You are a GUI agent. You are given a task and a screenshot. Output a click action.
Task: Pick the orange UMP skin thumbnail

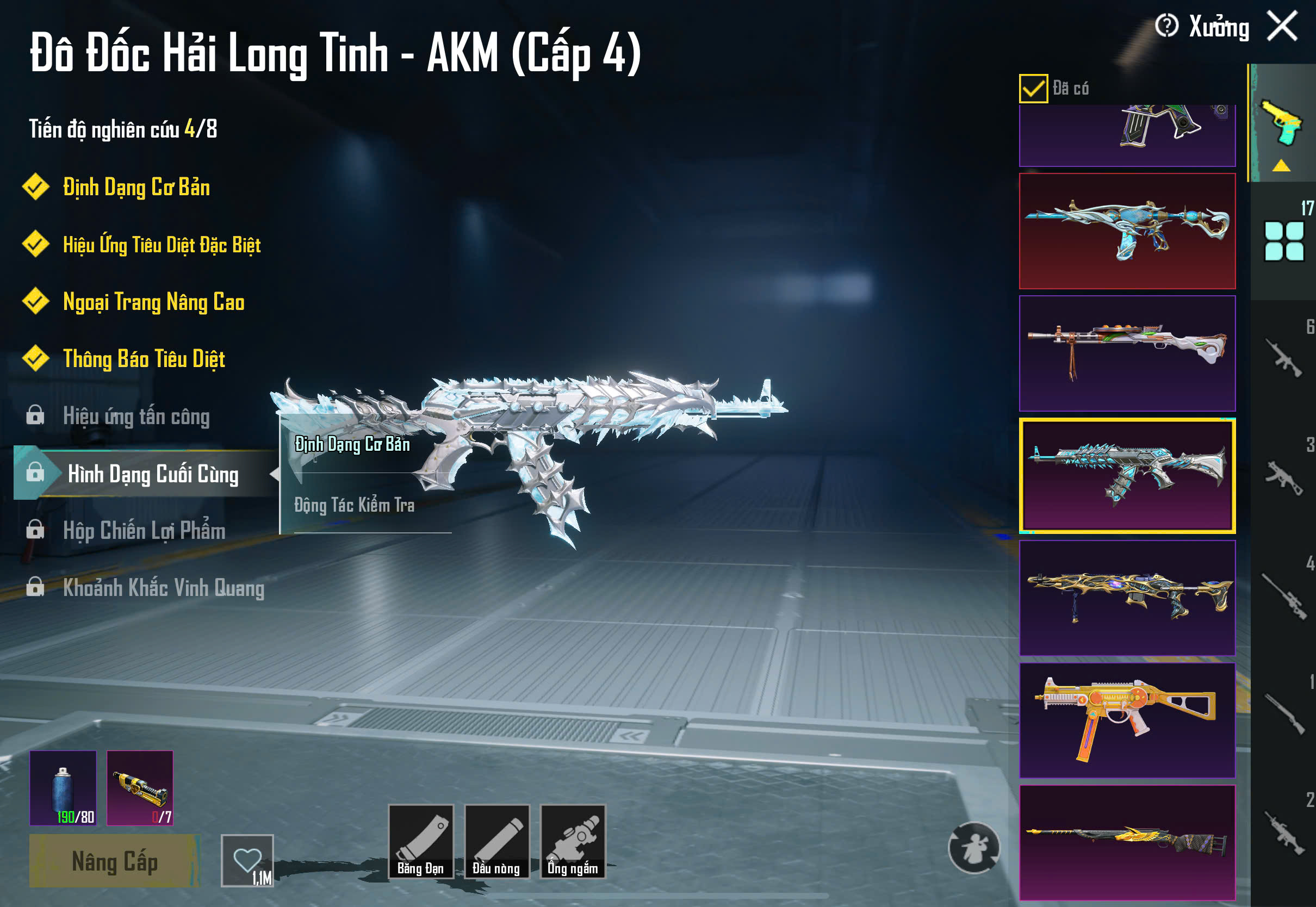click(1127, 720)
